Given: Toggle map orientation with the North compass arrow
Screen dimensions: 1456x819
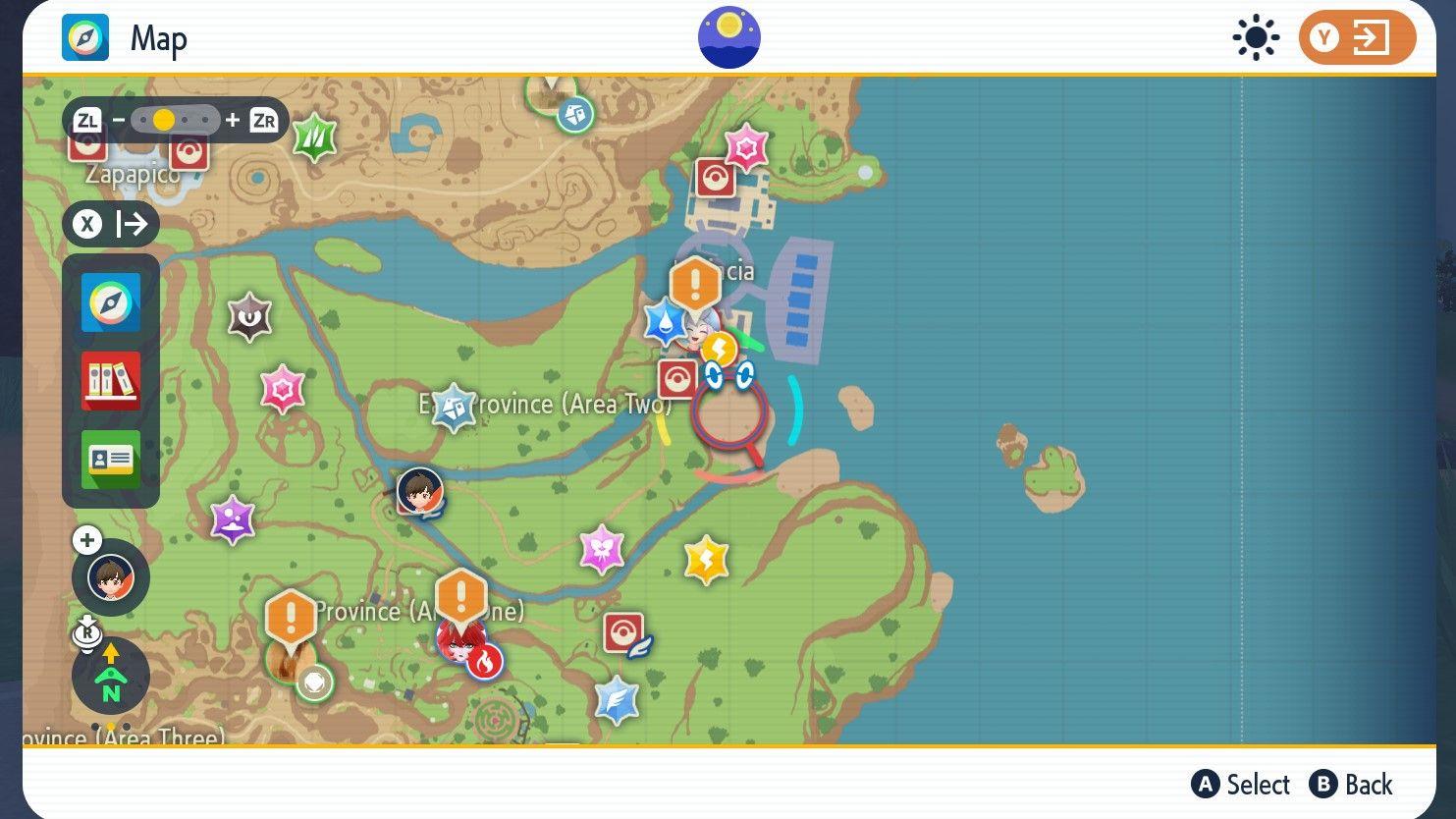Looking at the screenshot, I should click(x=110, y=676).
